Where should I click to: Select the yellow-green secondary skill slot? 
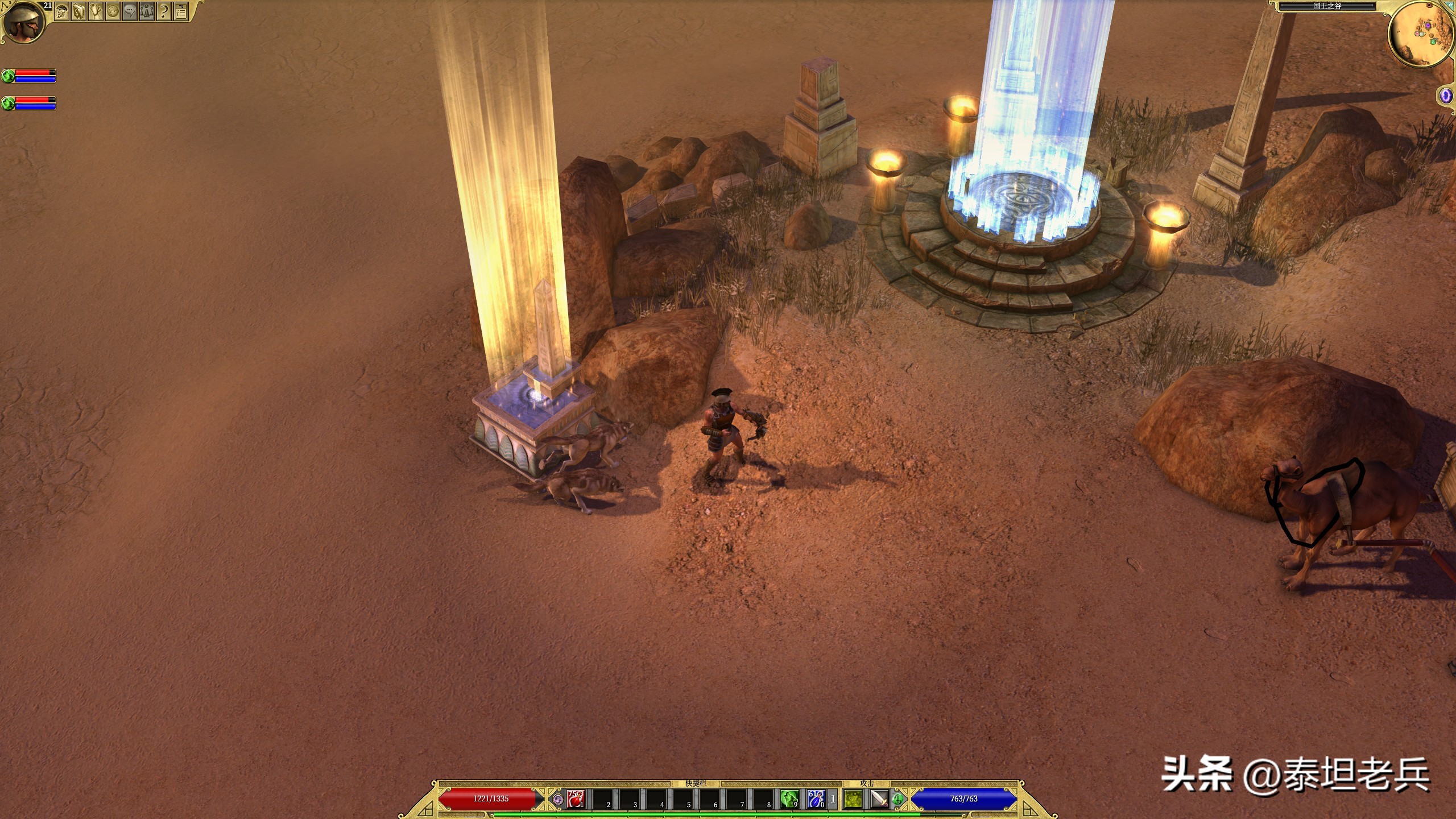(853, 799)
